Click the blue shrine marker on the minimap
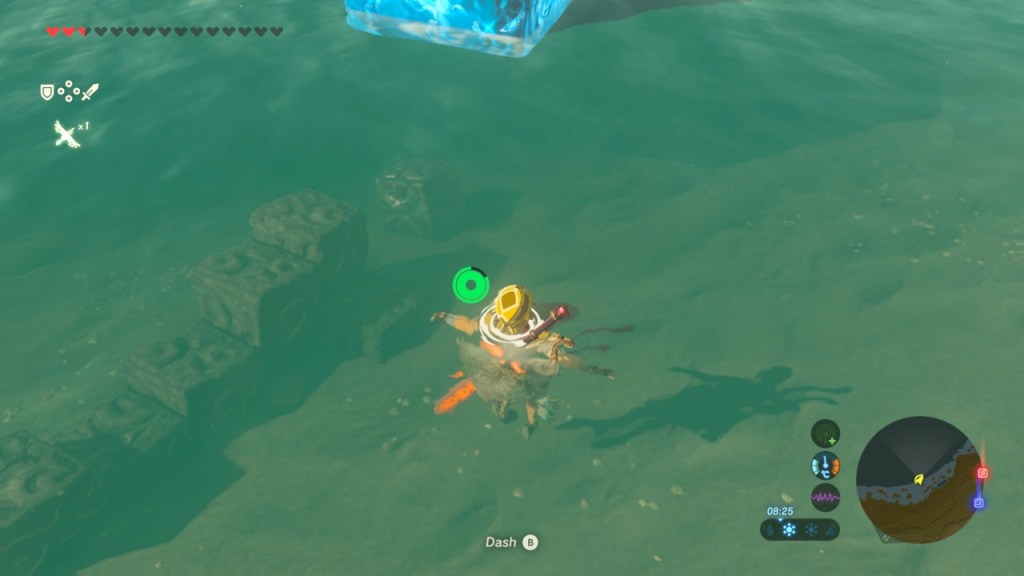 coord(979,502)
